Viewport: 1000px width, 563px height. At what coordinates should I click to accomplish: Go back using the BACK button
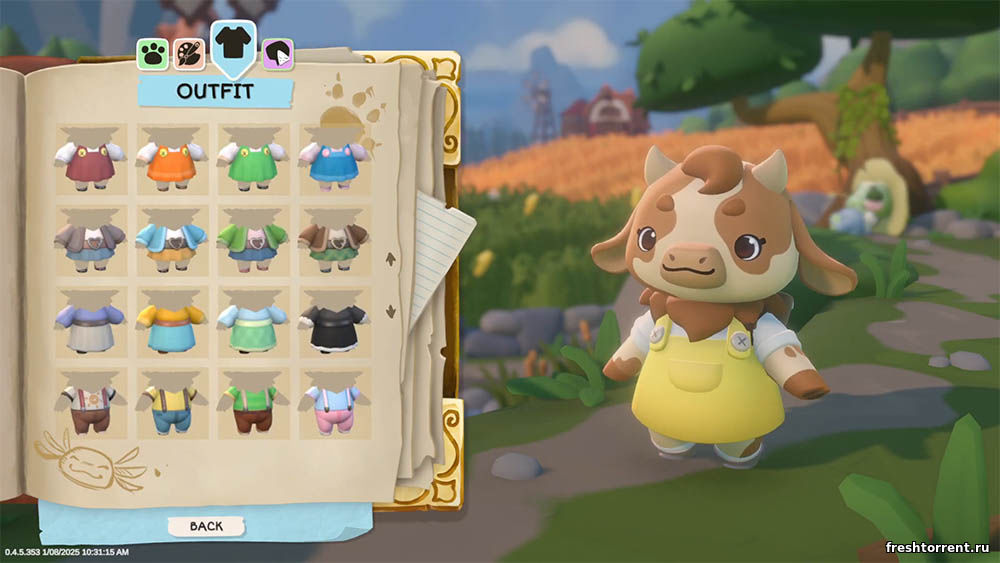coord(208,525)
